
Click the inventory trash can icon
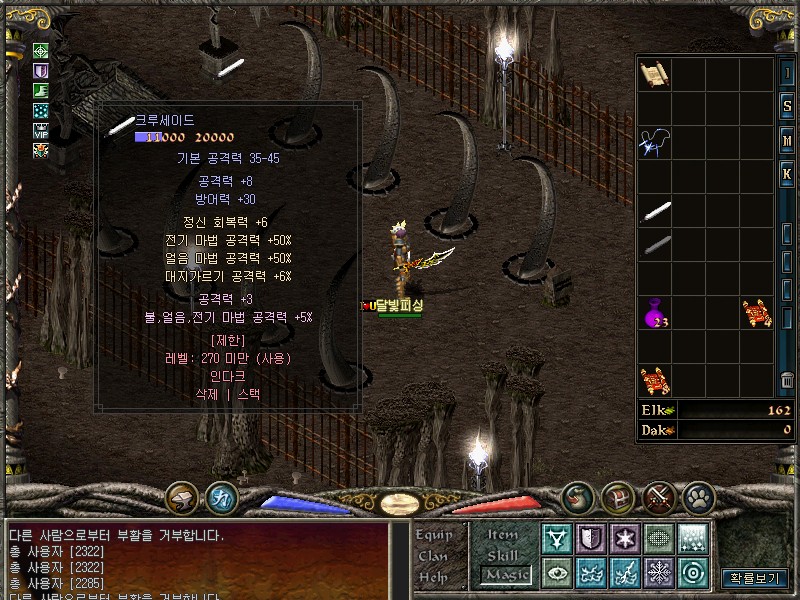788,381
